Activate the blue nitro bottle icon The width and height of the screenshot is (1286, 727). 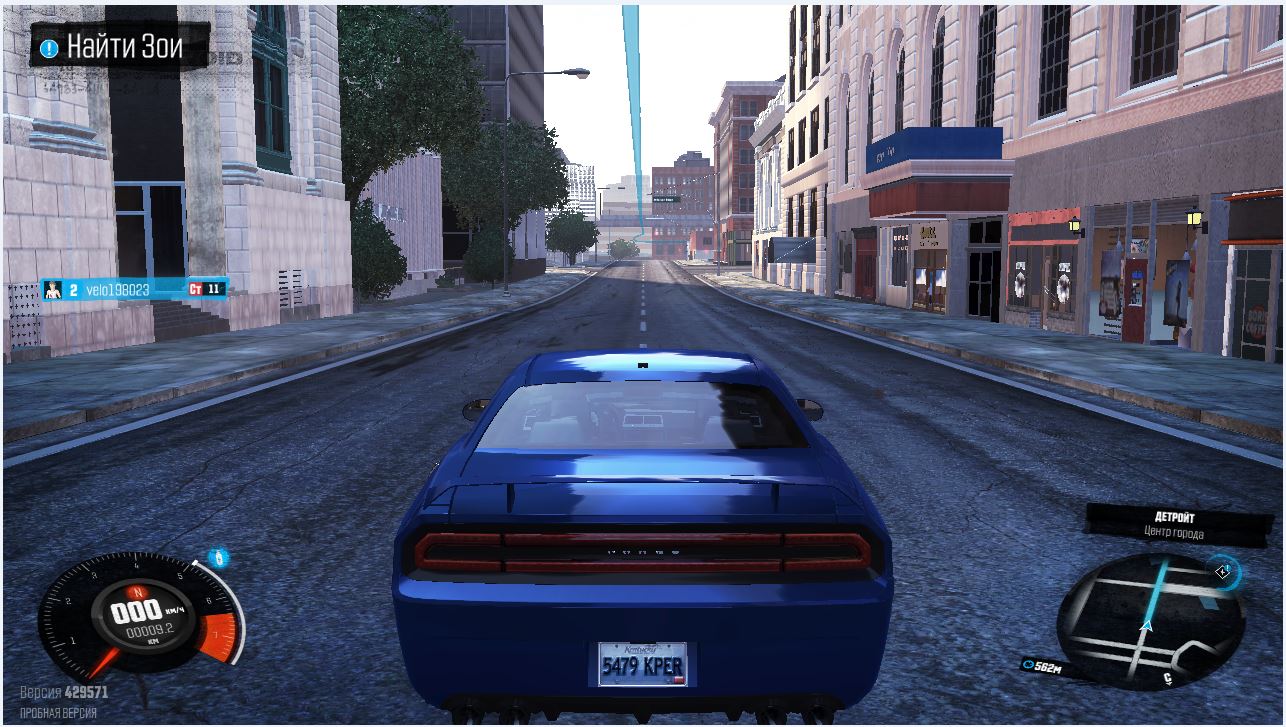220,558
